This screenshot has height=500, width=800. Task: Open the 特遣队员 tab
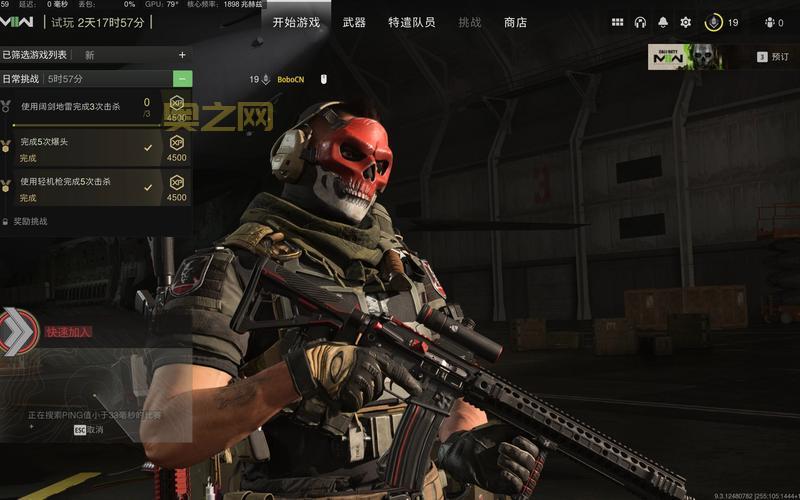411,22
